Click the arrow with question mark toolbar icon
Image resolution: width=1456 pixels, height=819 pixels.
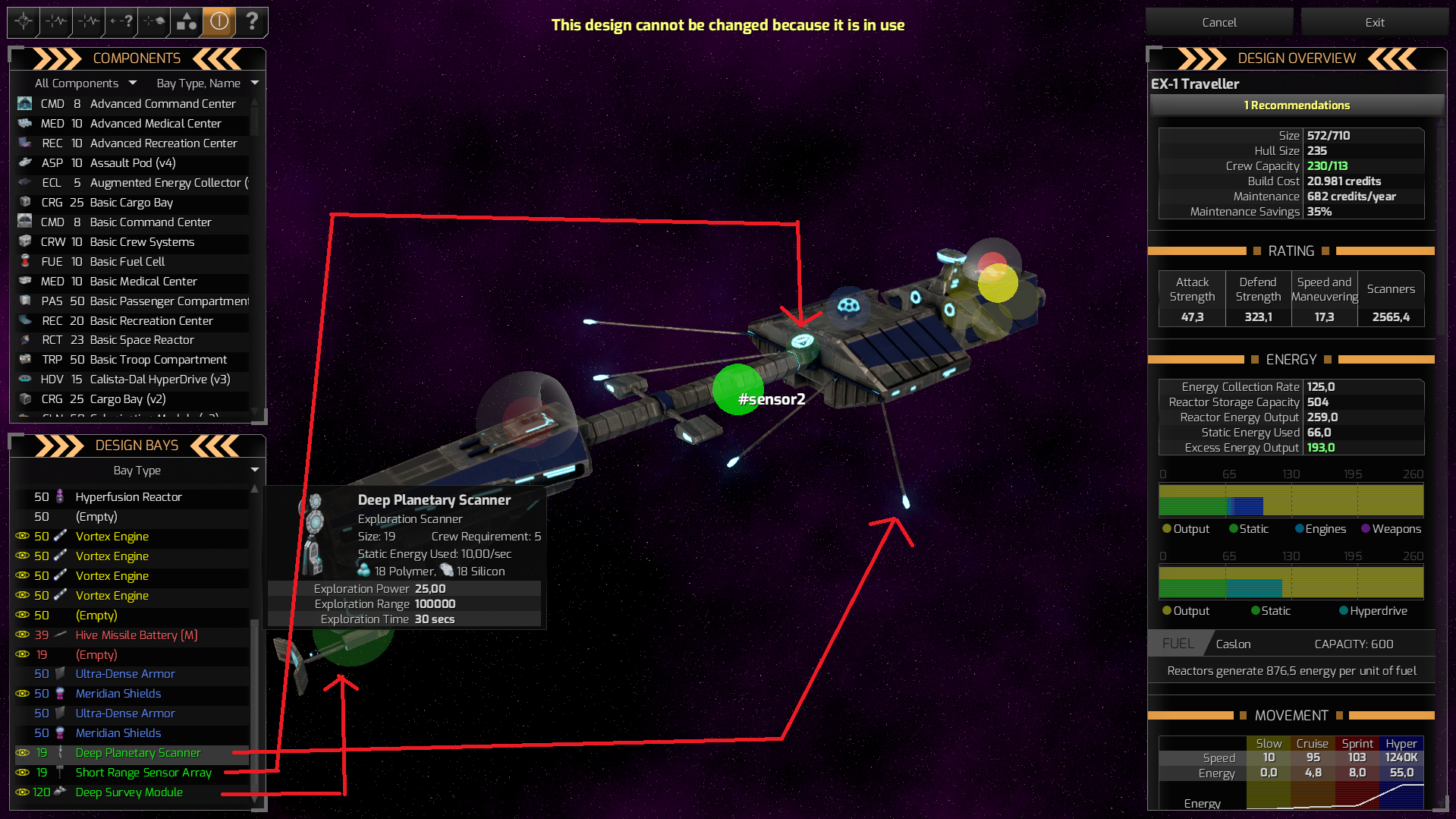120,22
